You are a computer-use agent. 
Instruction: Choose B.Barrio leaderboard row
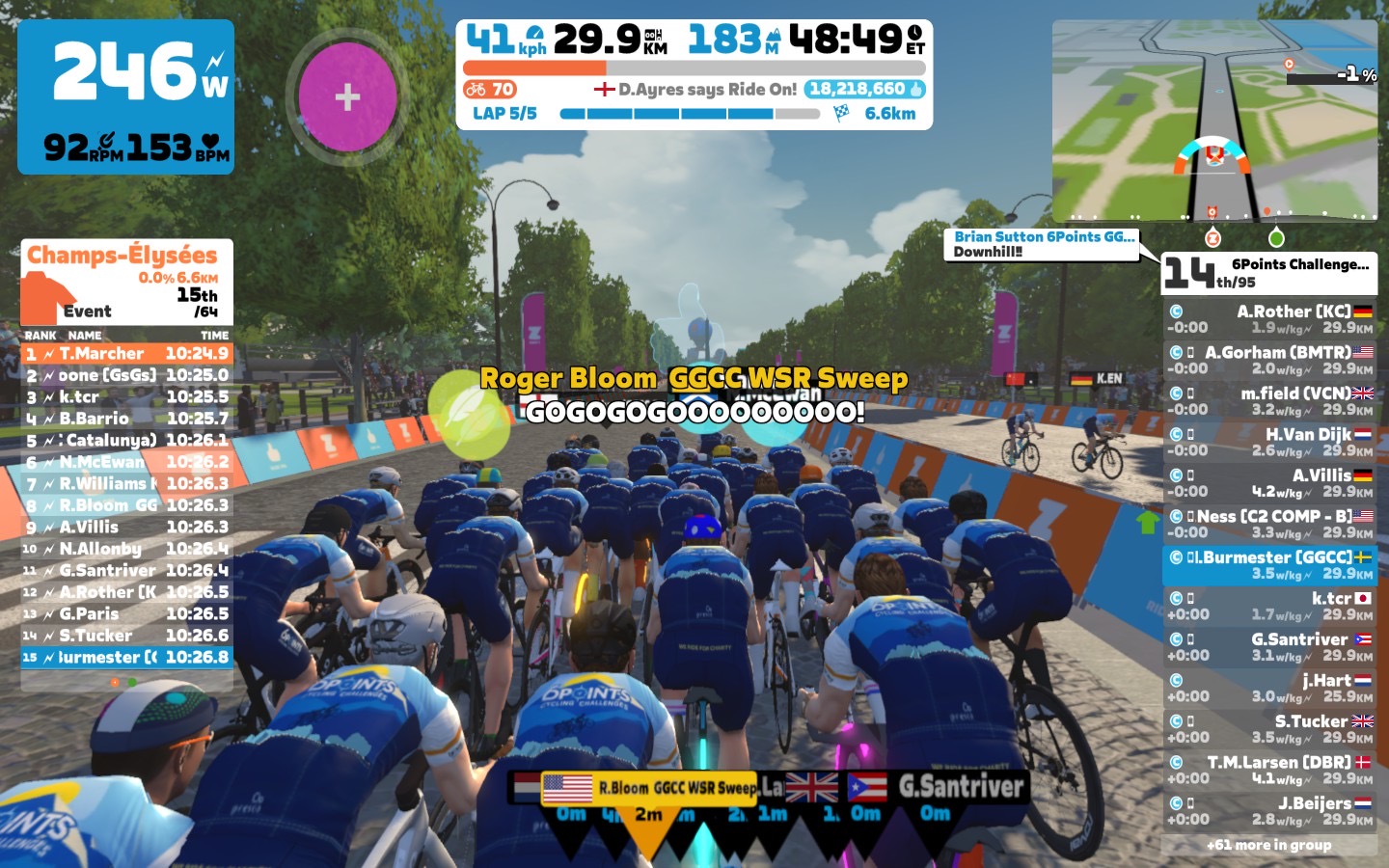click(x=126, y=419)
